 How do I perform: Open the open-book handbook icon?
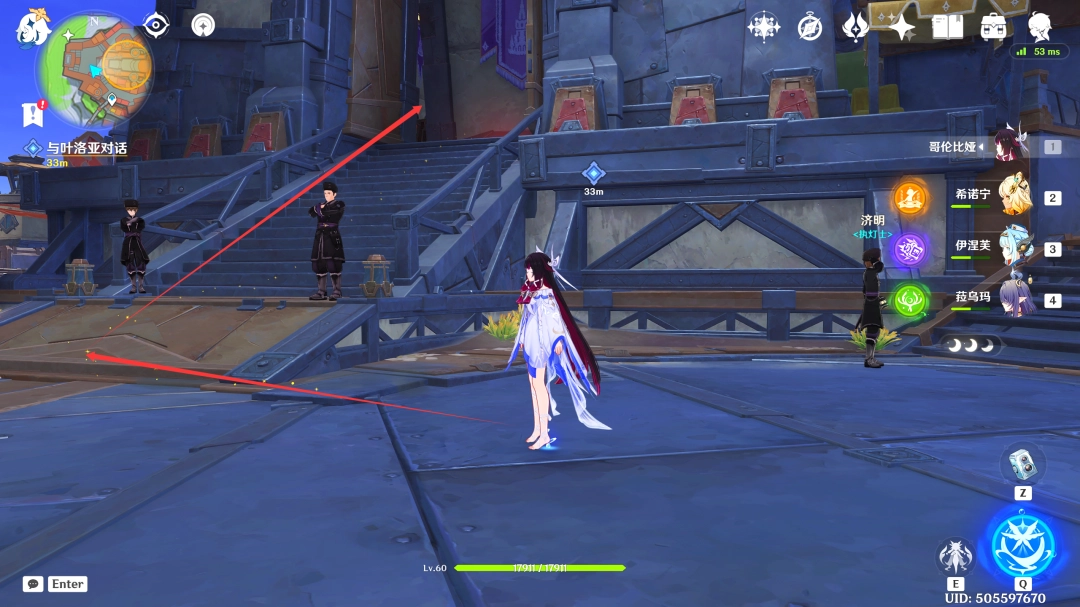coord(947,27)
